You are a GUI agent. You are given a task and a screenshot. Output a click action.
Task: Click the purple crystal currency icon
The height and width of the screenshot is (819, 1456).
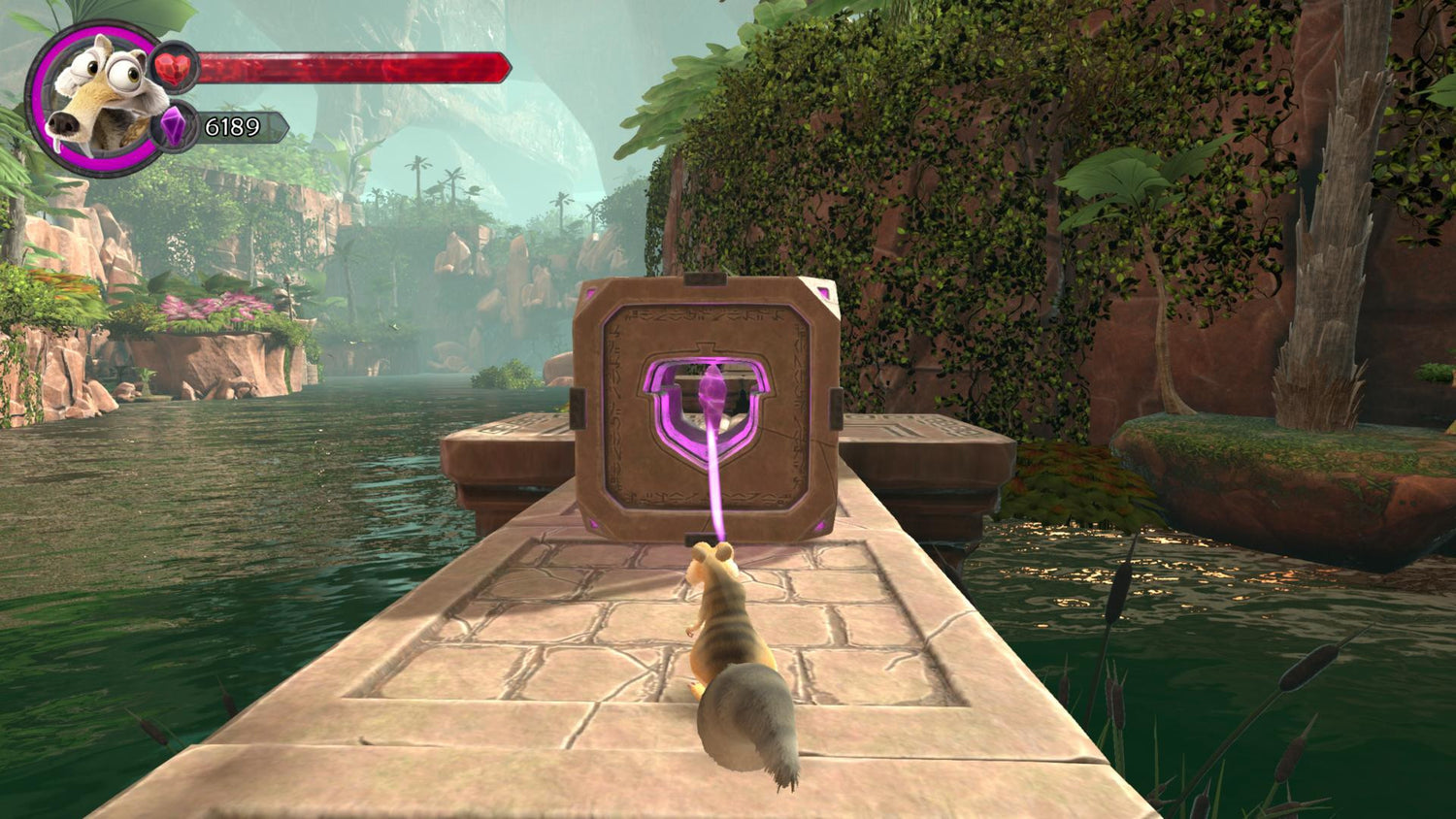point(174,127)
